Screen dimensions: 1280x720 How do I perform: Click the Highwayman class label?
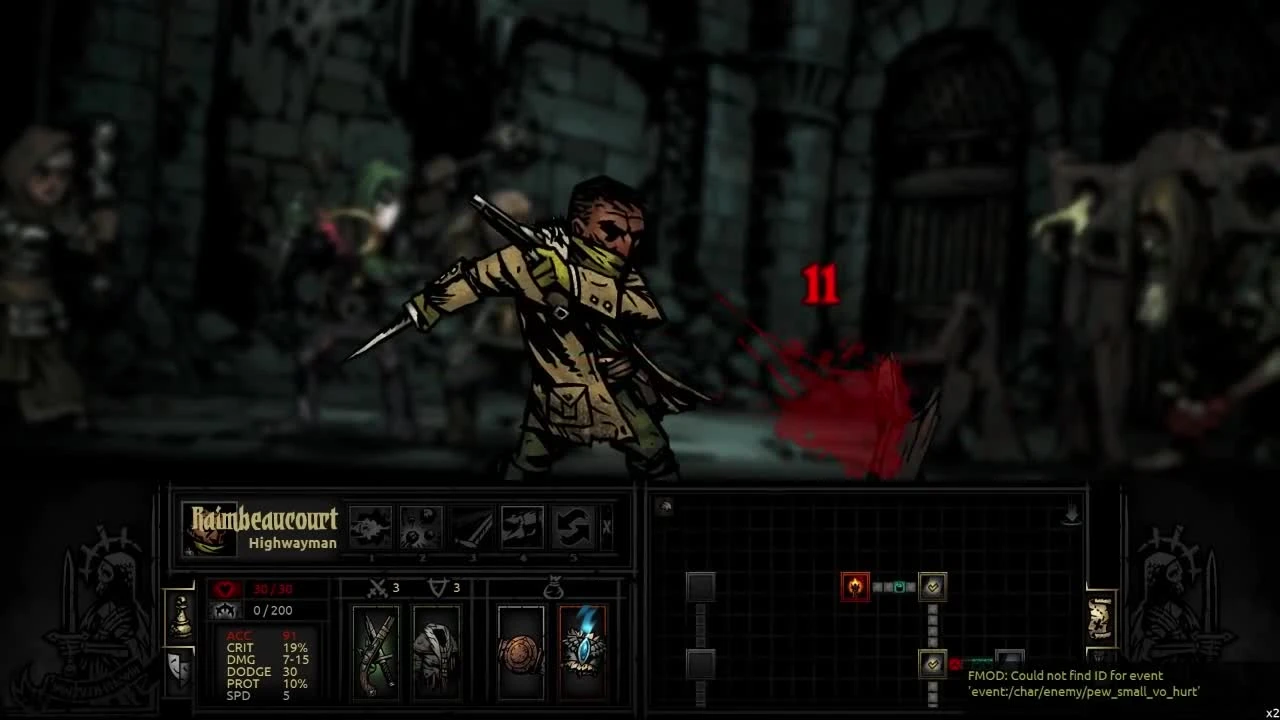[x=291, y=543]
